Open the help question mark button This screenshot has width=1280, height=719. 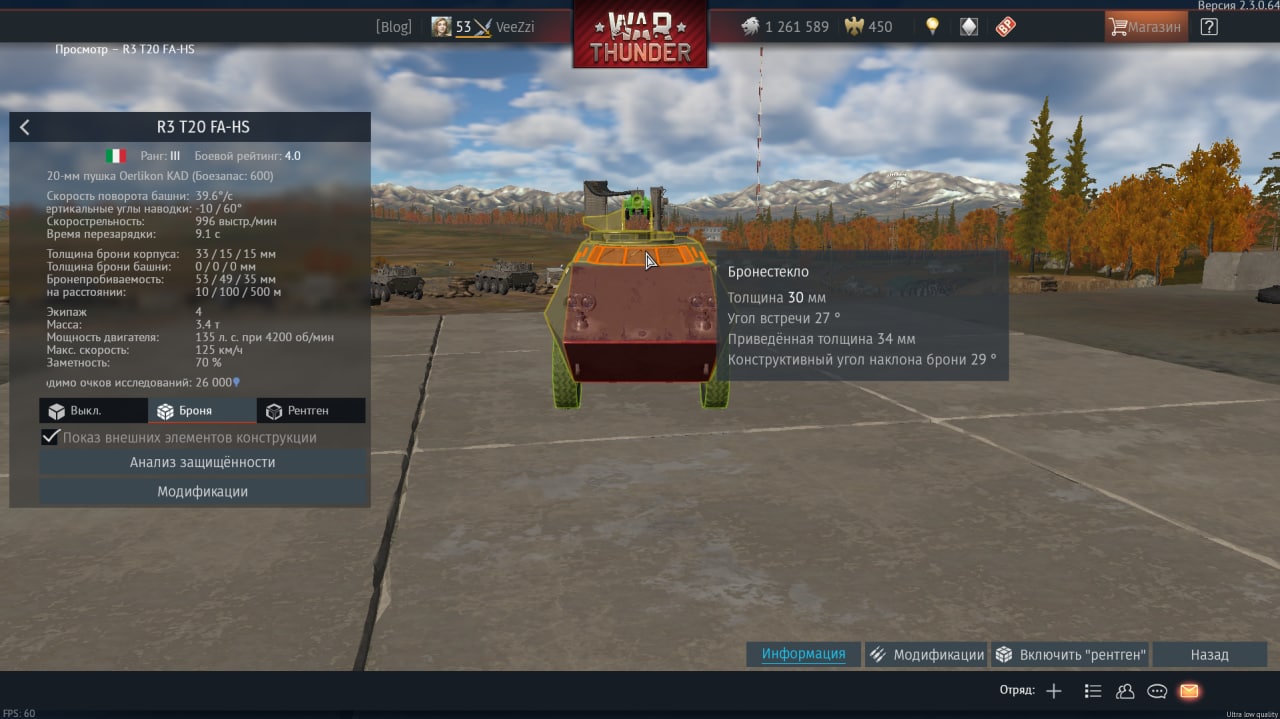coord(1209,27)
